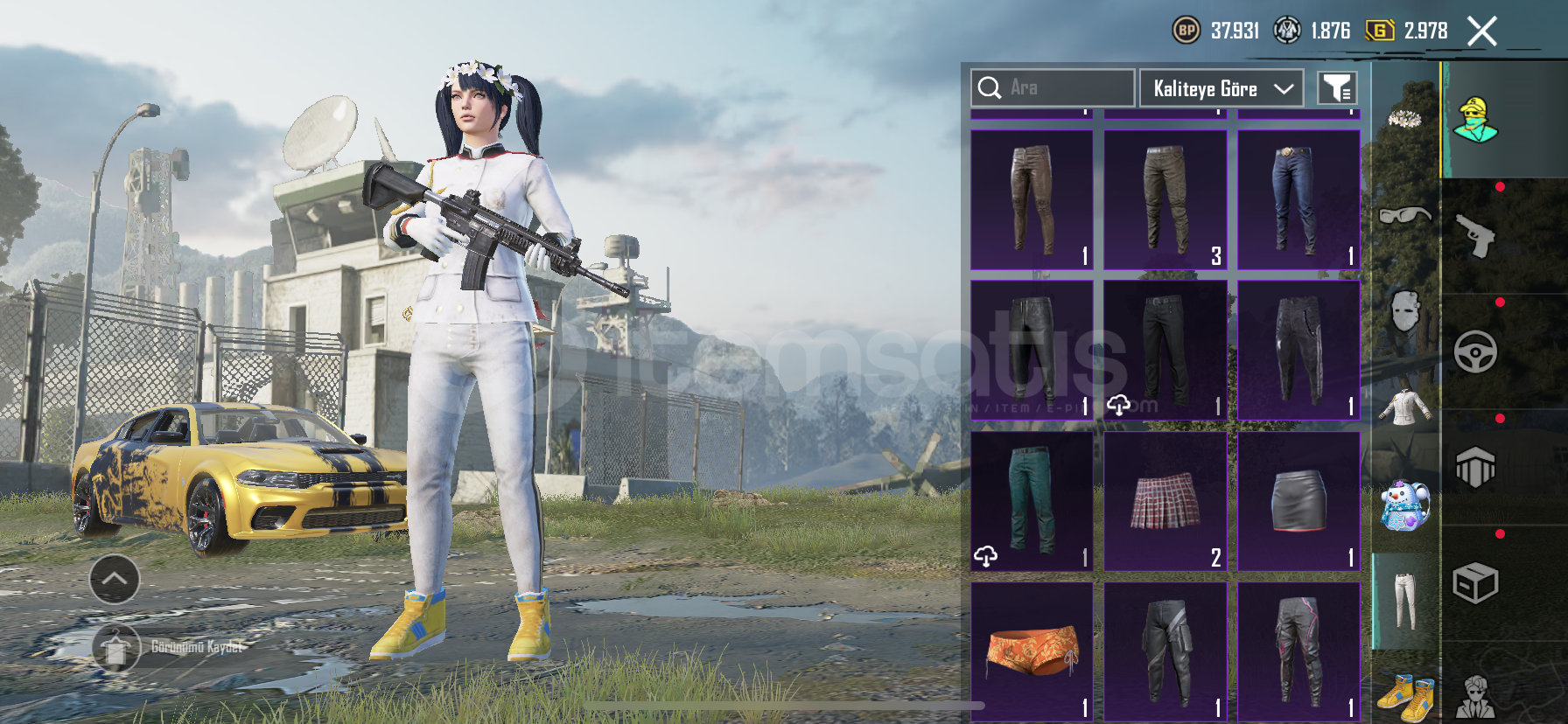Select the face mask slot

(x=1404, y=311)
